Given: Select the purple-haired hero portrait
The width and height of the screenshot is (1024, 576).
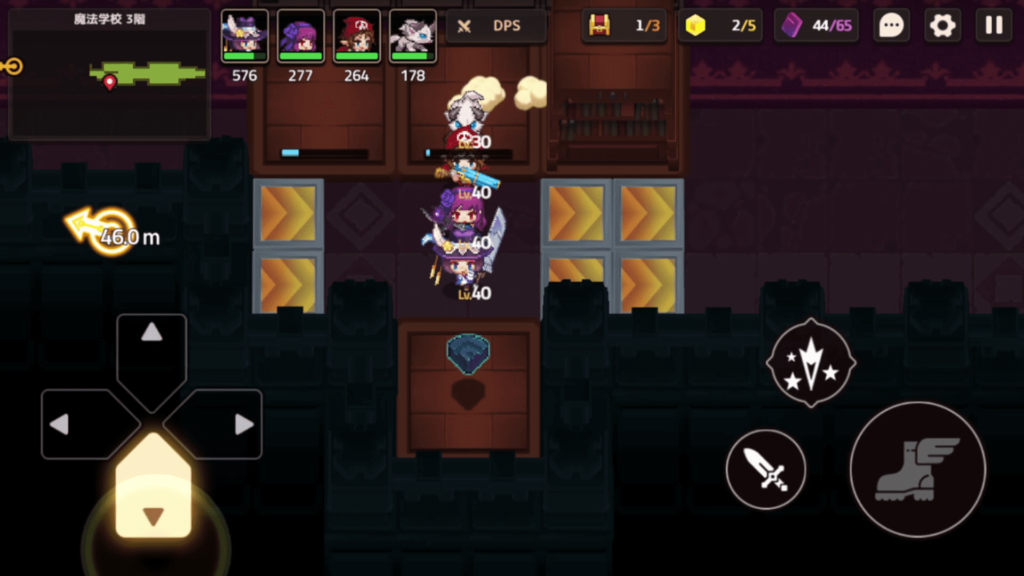Looking at the screenshot, I should (x=300, y=37).
